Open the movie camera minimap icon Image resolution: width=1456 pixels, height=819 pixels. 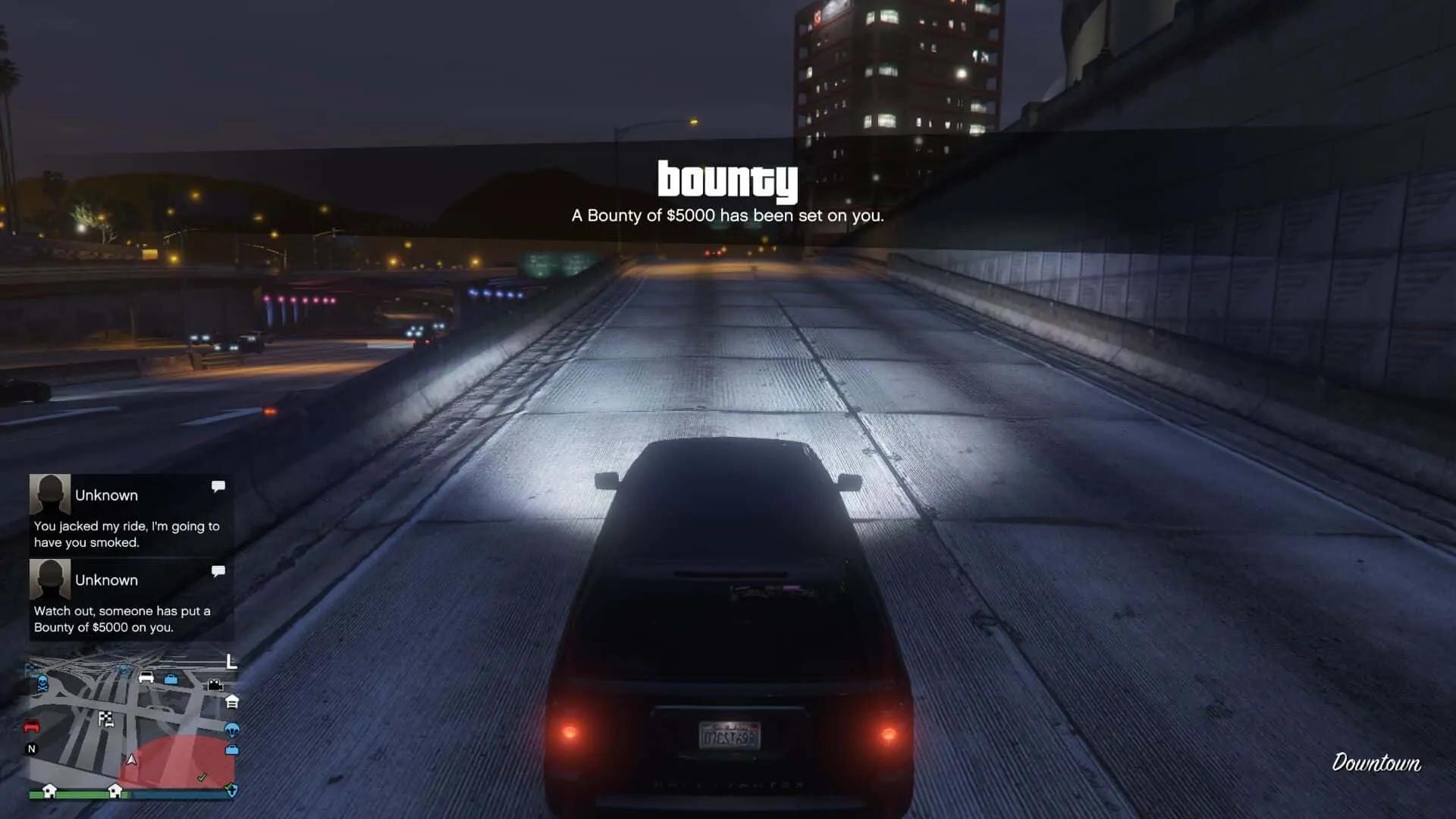(215, 686)
